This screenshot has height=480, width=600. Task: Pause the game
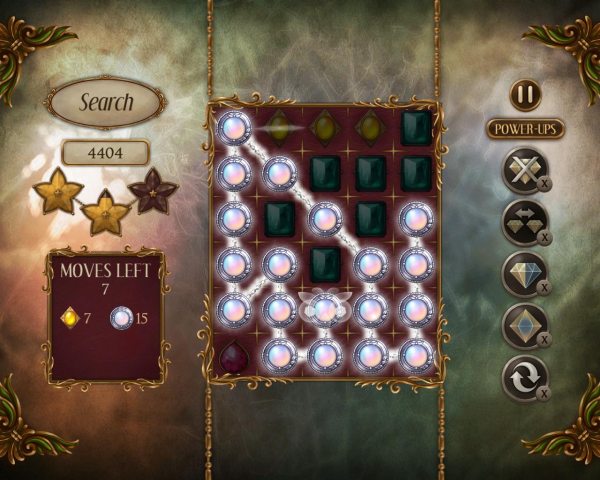525,95
